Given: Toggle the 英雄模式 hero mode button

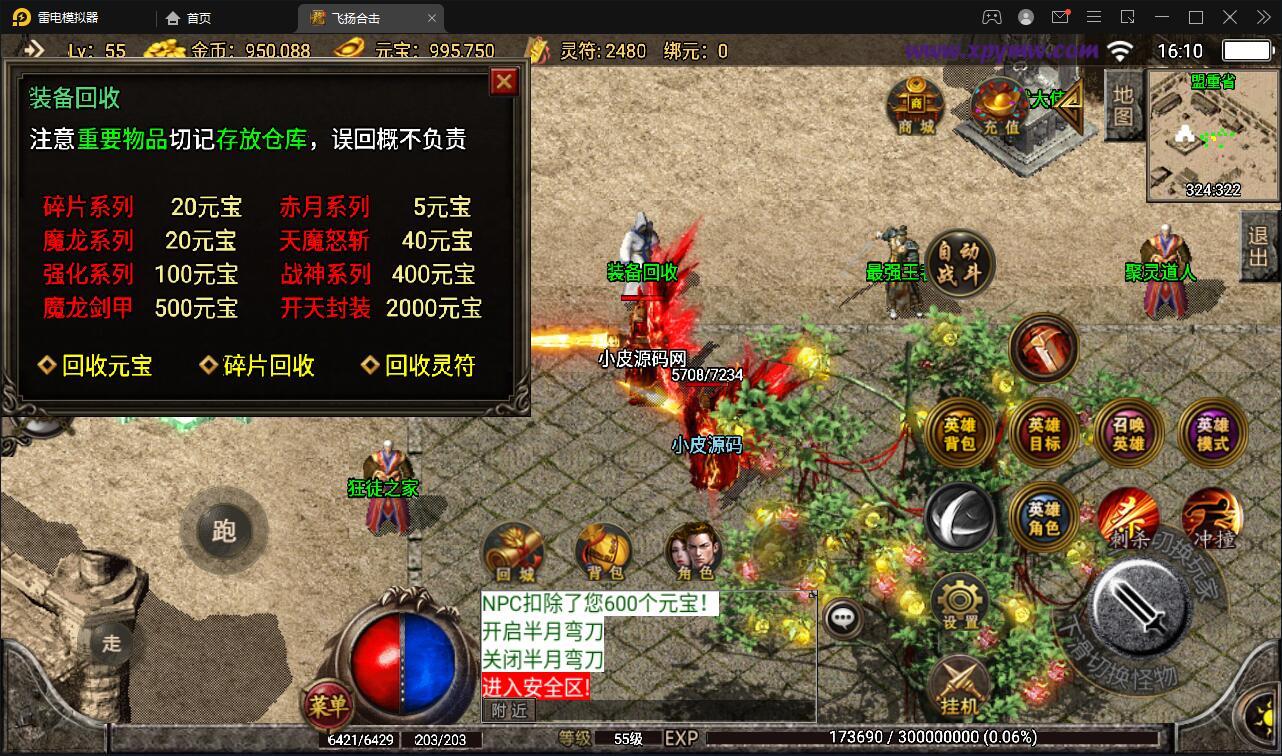Looking at the screenshot, I should [1210, 433].
